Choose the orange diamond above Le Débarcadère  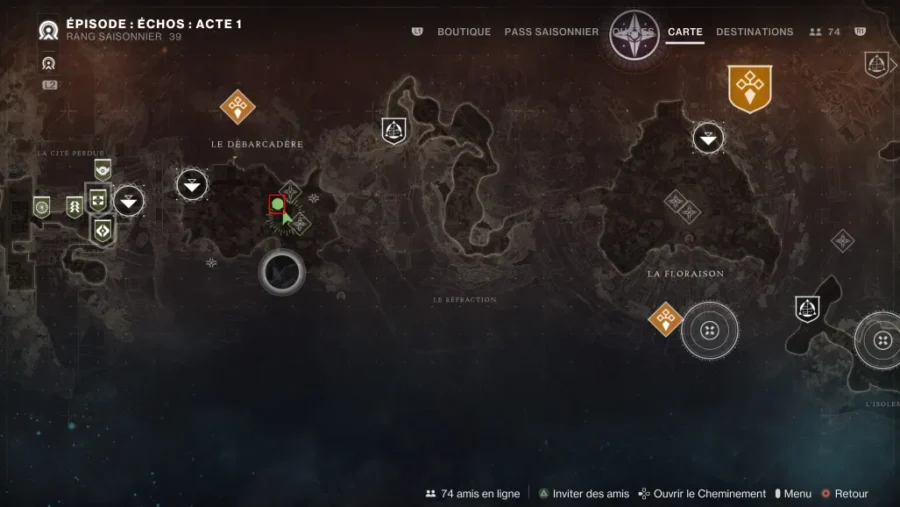click(237, 105)
